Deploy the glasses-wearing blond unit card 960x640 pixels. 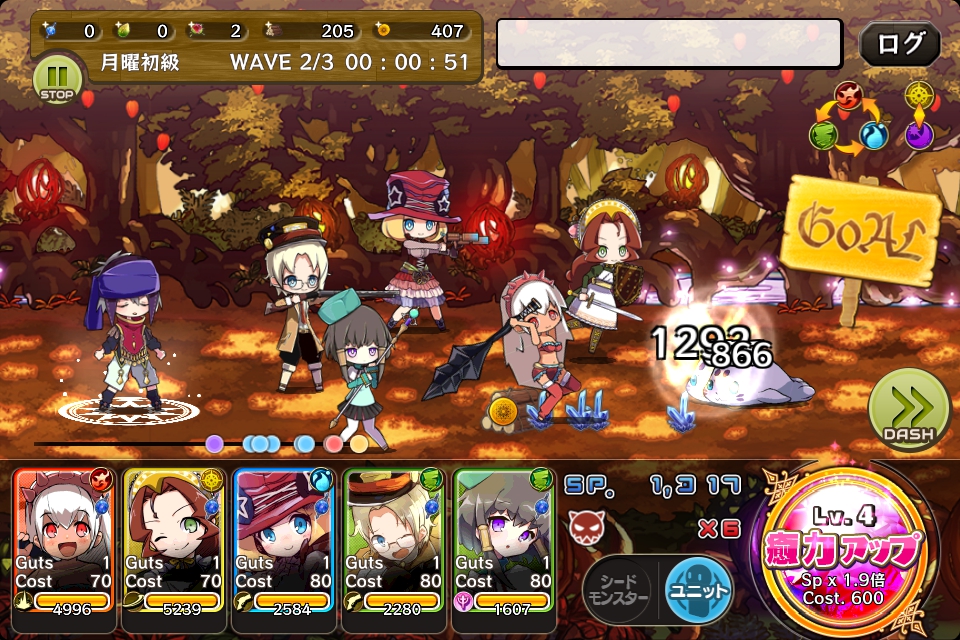click(x=393, y=540)
